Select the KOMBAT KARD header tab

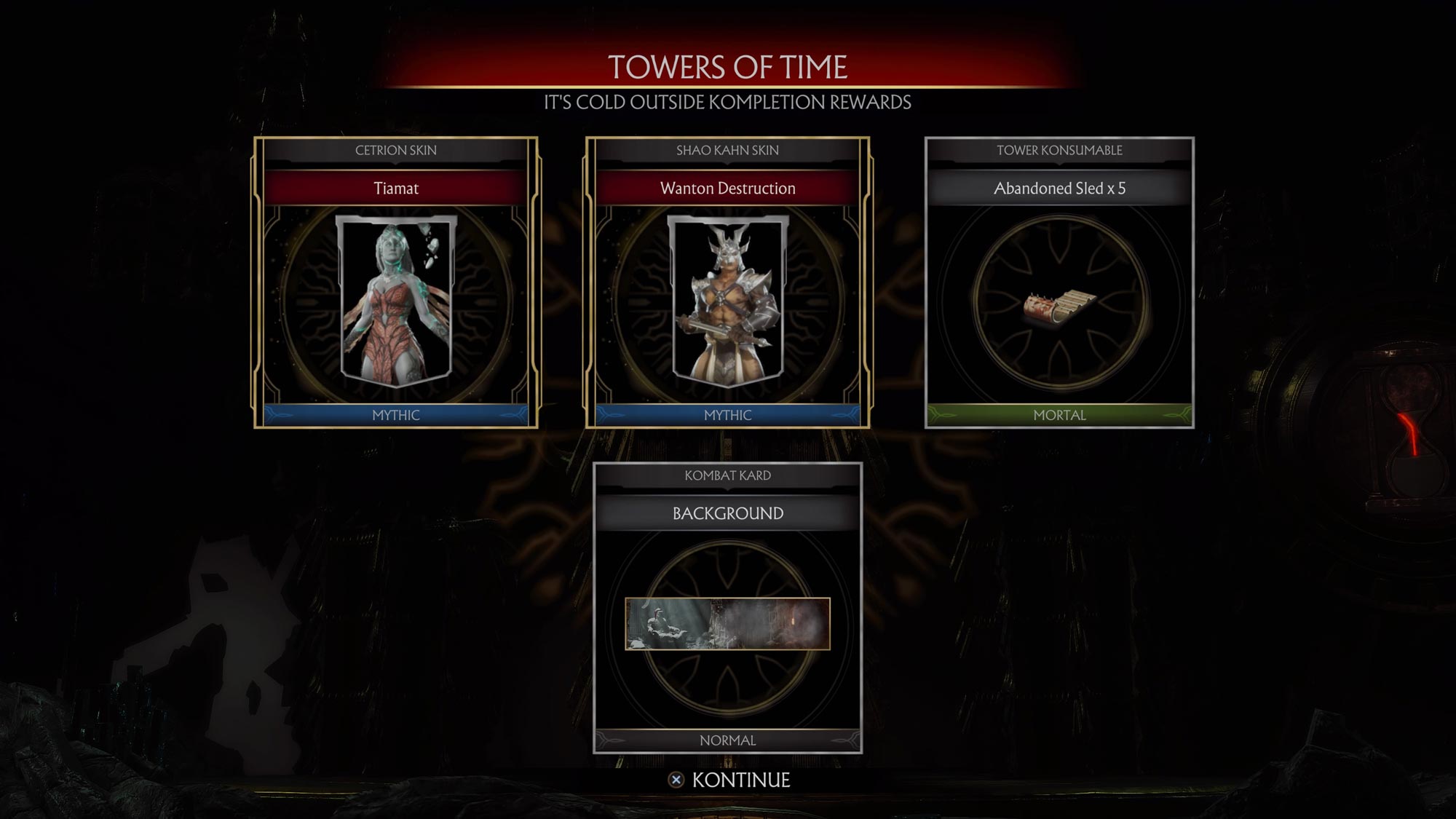728,475
